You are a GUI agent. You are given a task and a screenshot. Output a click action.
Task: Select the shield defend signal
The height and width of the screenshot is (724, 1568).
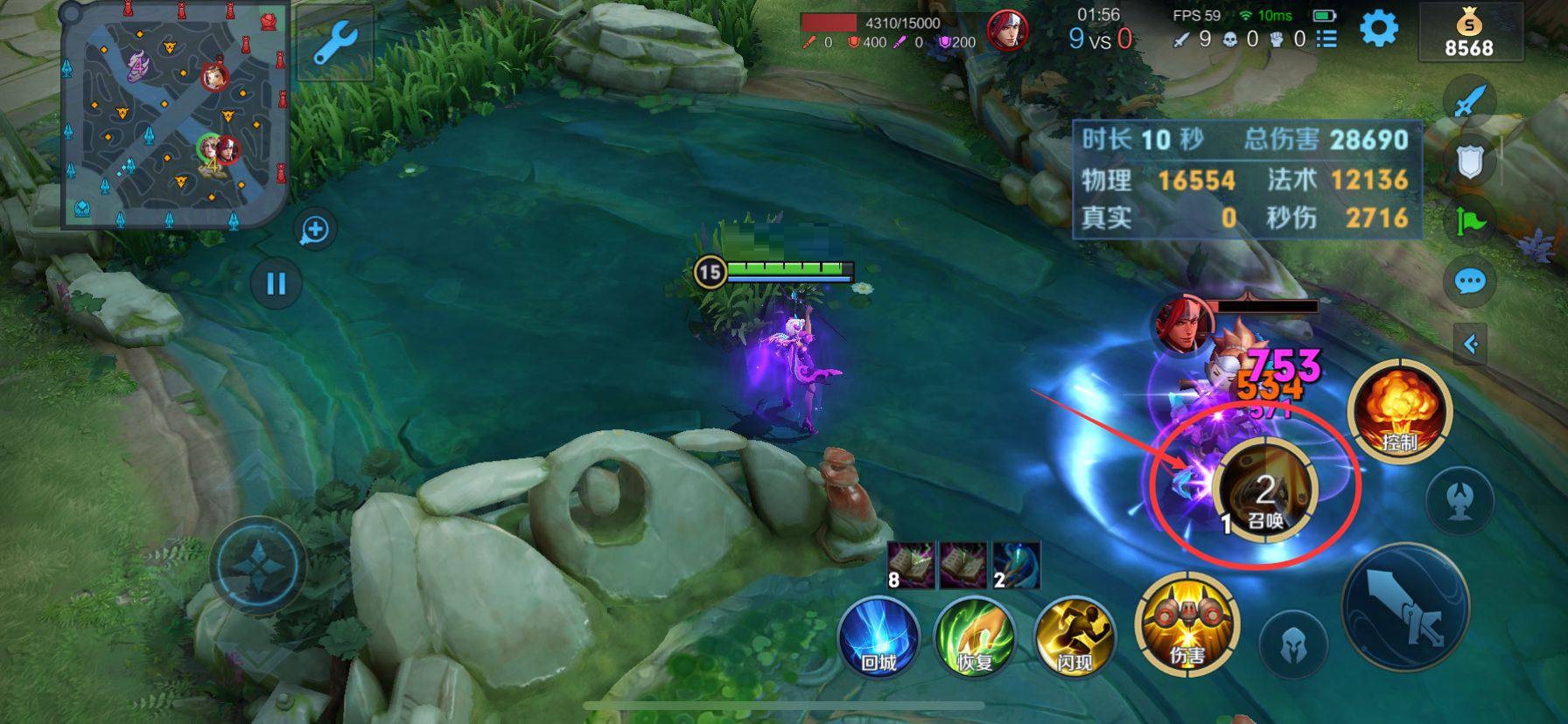1469,162
